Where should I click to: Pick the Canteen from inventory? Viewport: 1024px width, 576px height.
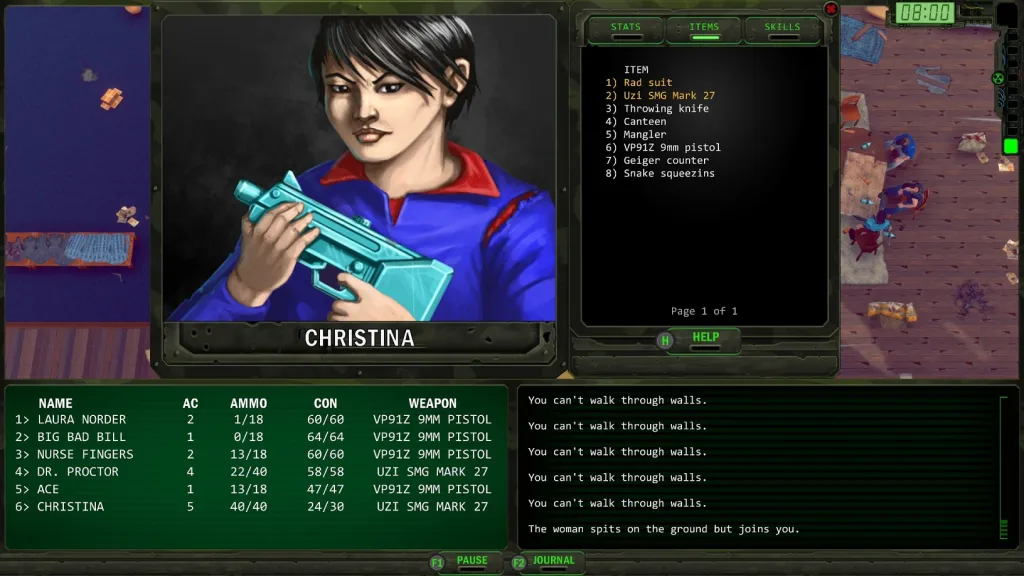[x=644, y=122]
